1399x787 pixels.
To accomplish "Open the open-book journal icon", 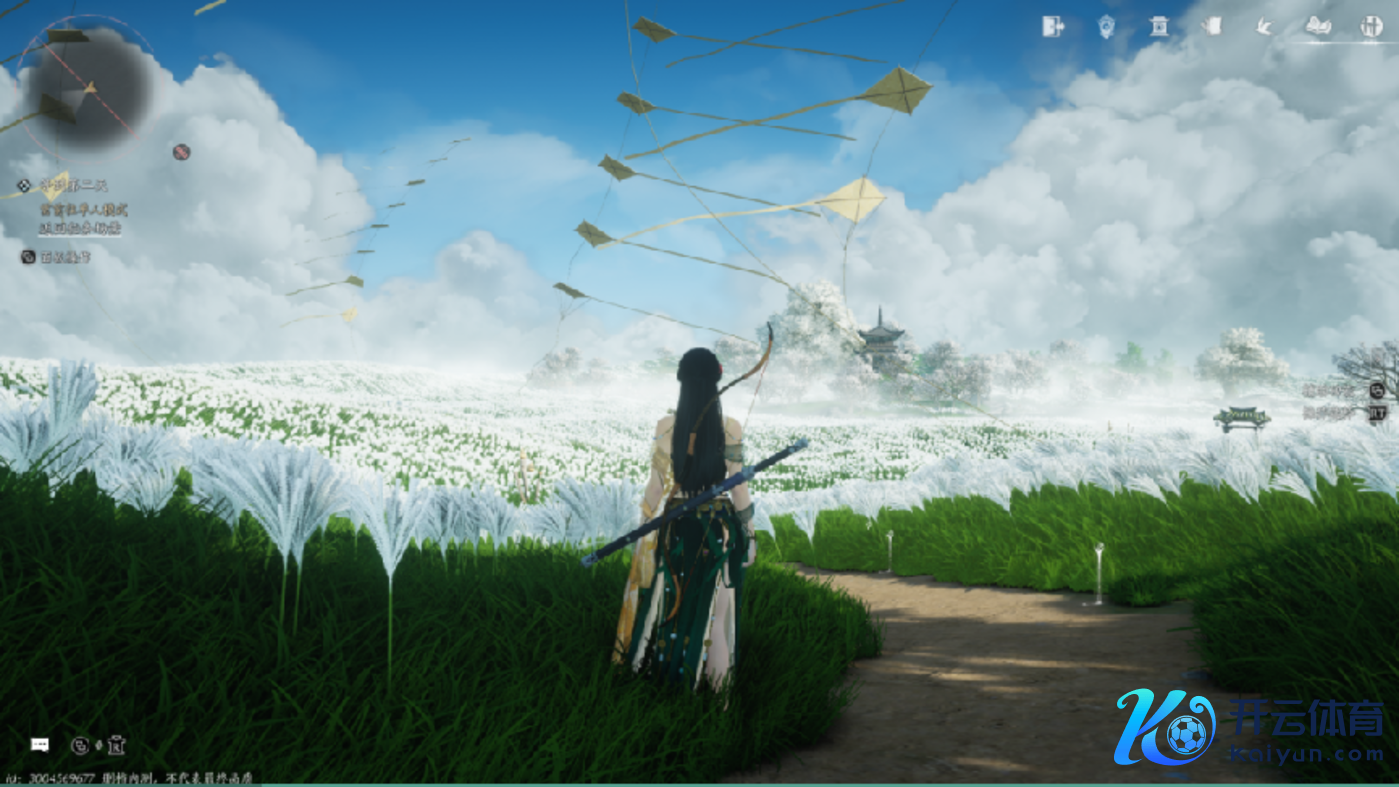I will coord(1318,27).
